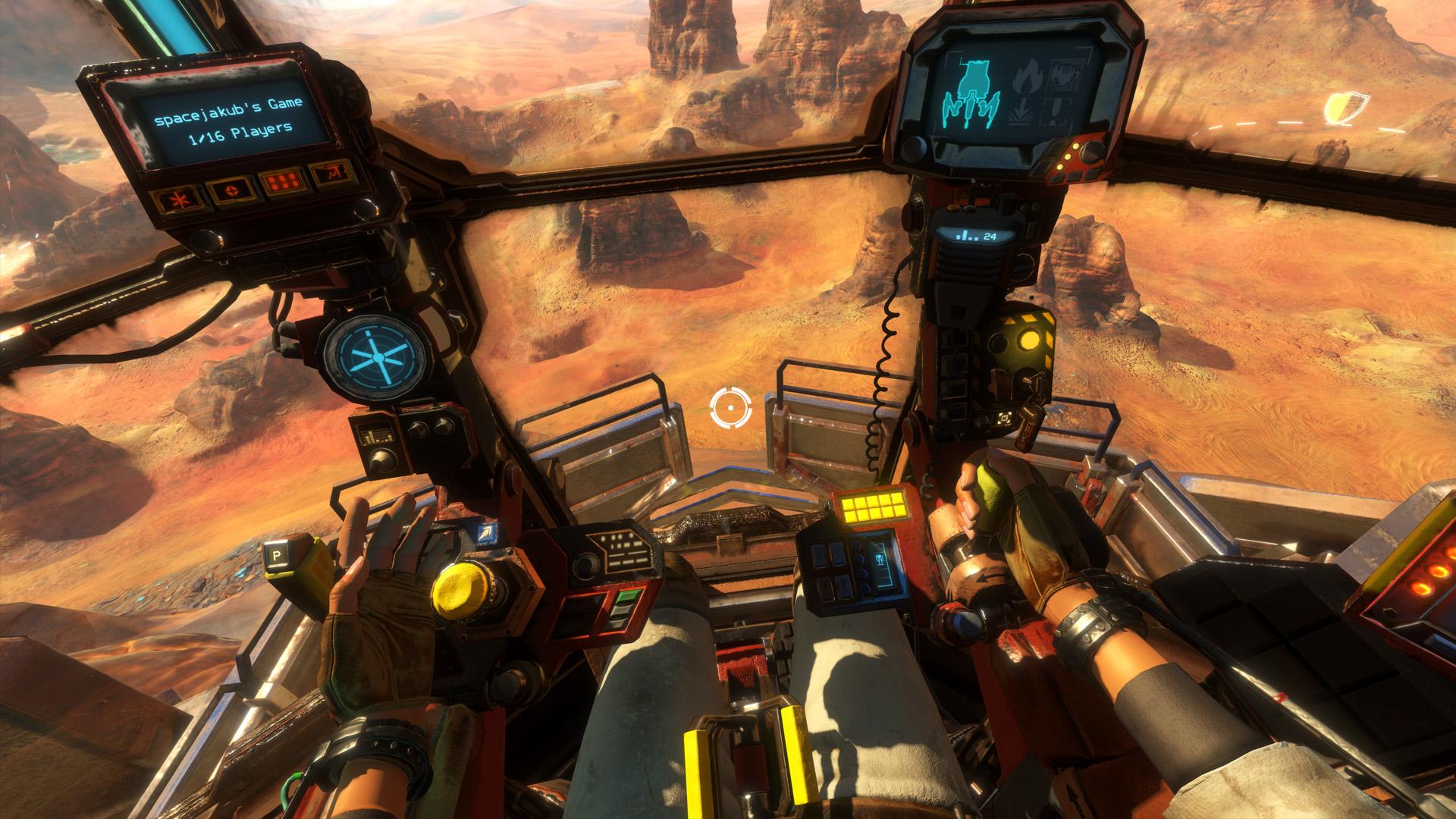Select the repair icon on the status monitor
The image size is (1456, 819).
[1064, 74]
